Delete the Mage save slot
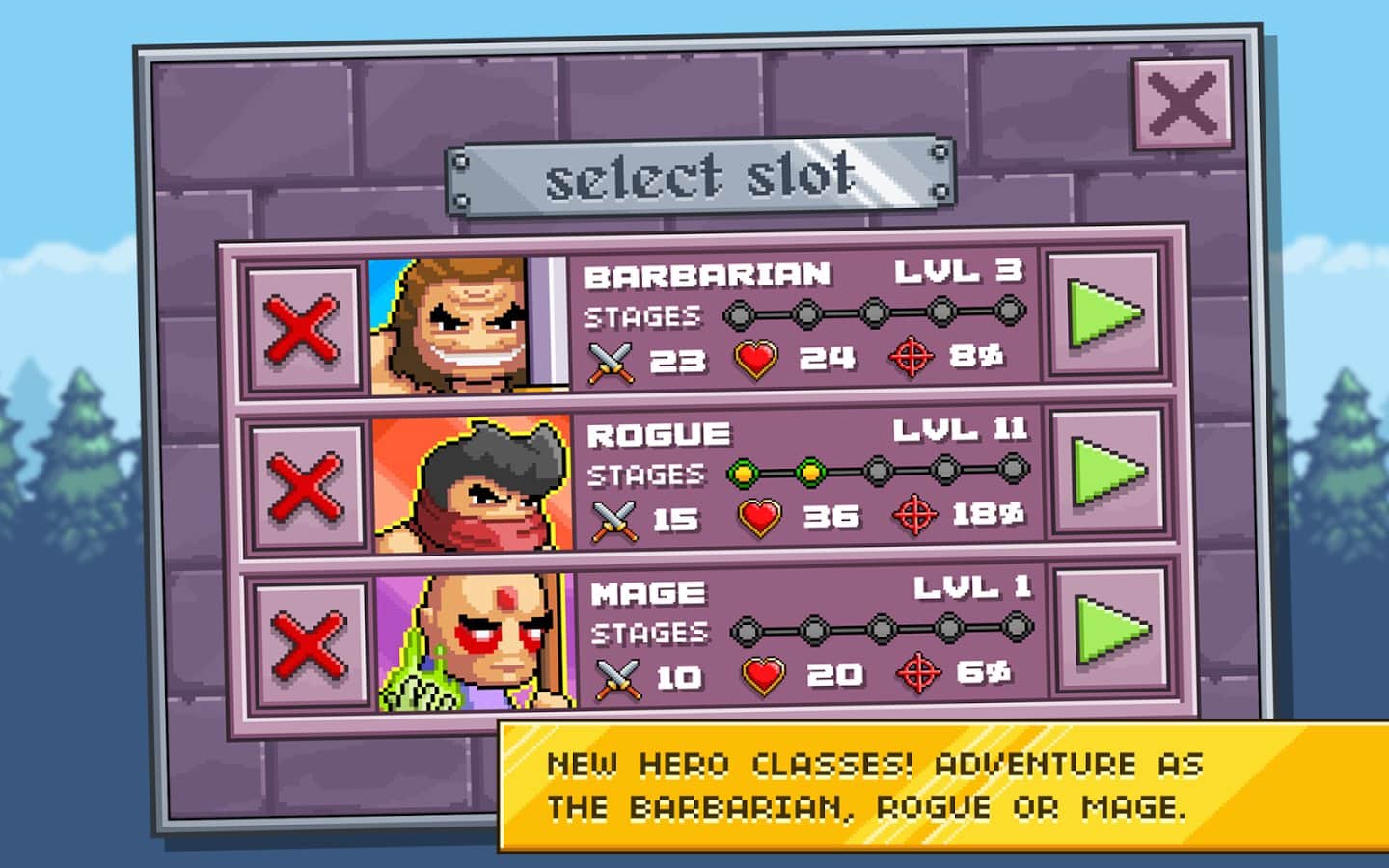Image resolution: width=1389 pixels, height=868 pixels. pyautogui.click(x=309, y=643)
